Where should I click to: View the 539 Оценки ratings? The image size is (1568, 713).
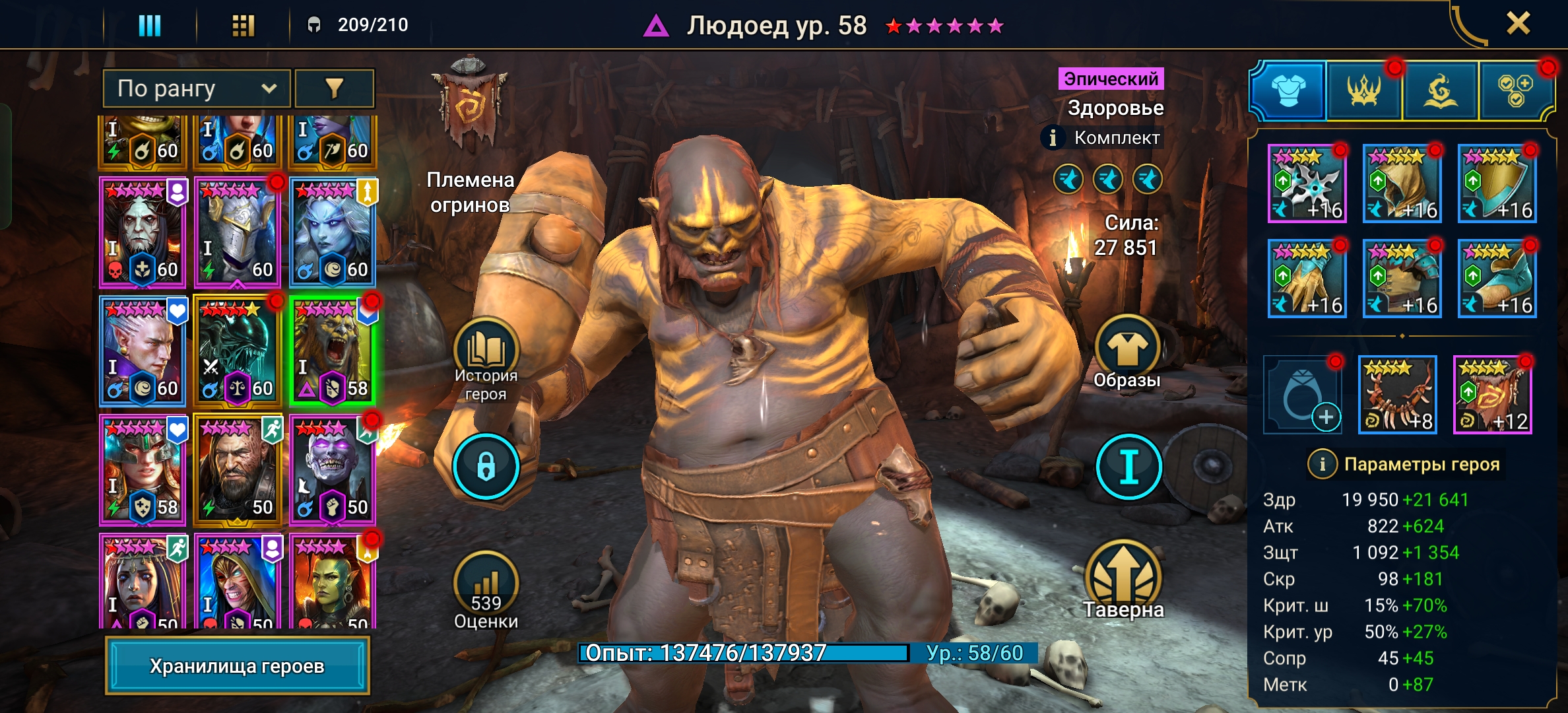[x=486, y=591]
